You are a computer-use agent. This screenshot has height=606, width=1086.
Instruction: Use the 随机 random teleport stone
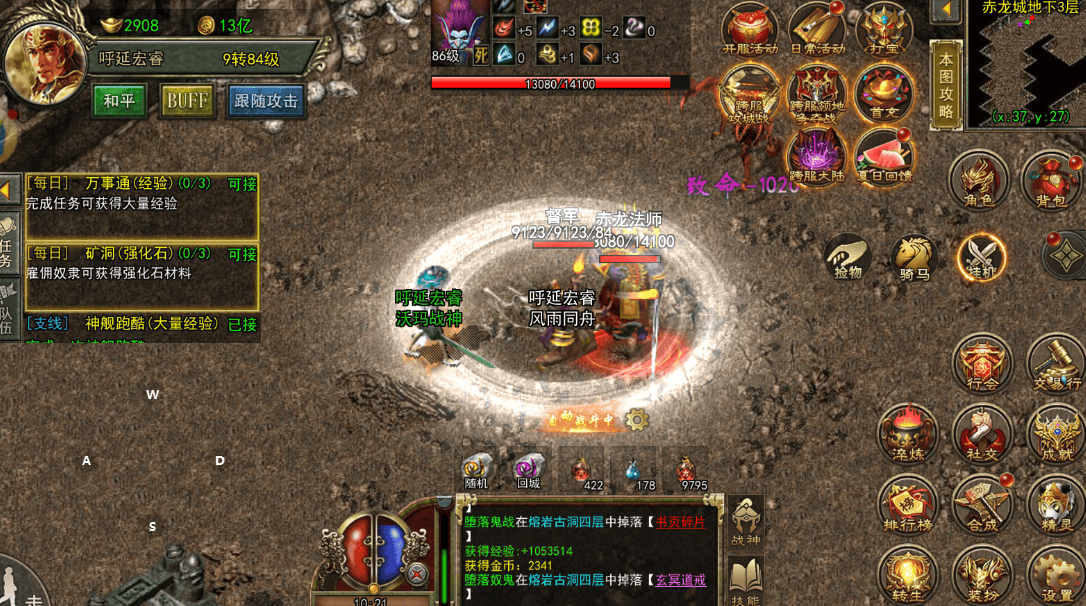477,470
